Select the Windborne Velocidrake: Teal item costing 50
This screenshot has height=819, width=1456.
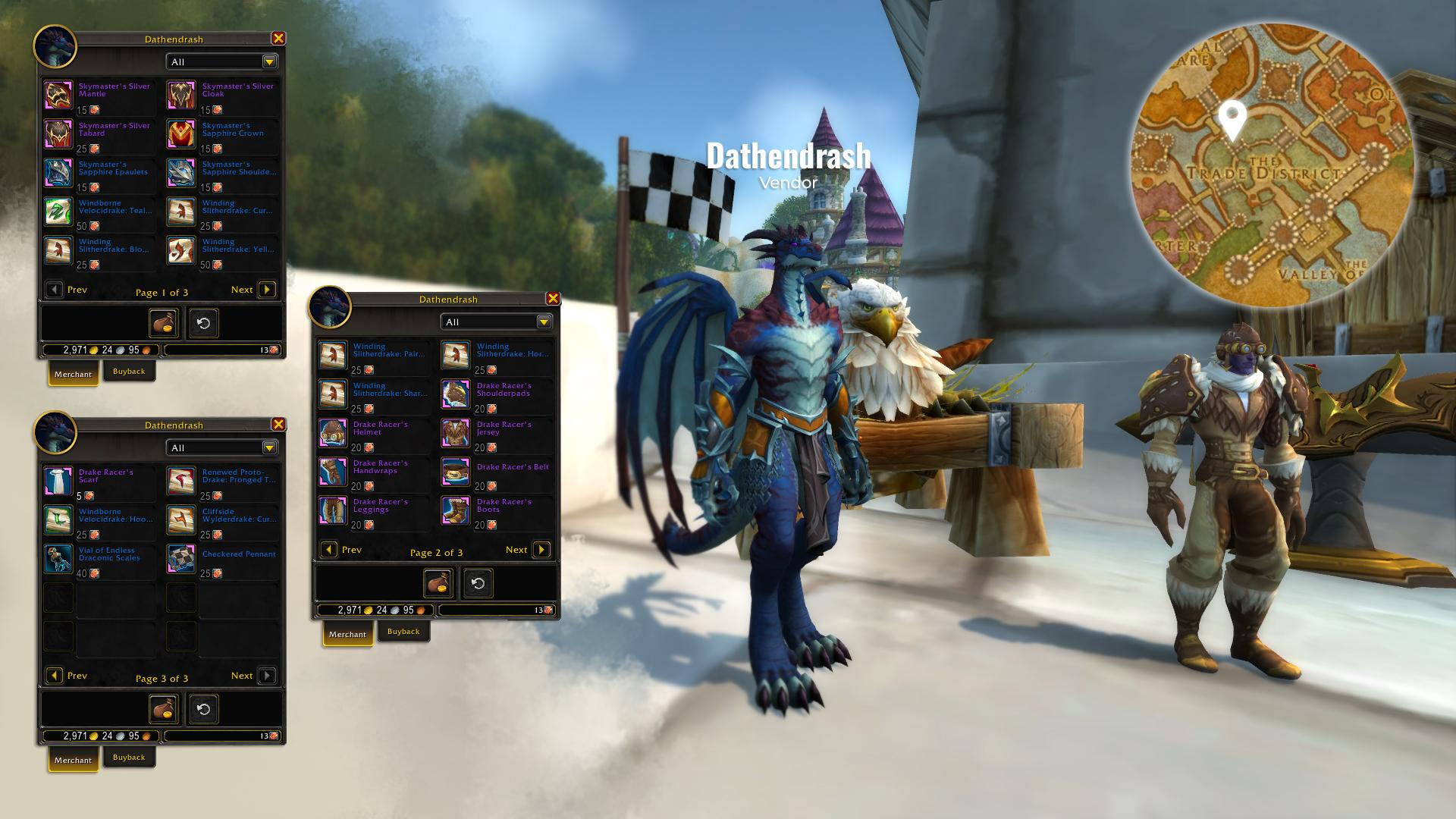click(58, 212)
